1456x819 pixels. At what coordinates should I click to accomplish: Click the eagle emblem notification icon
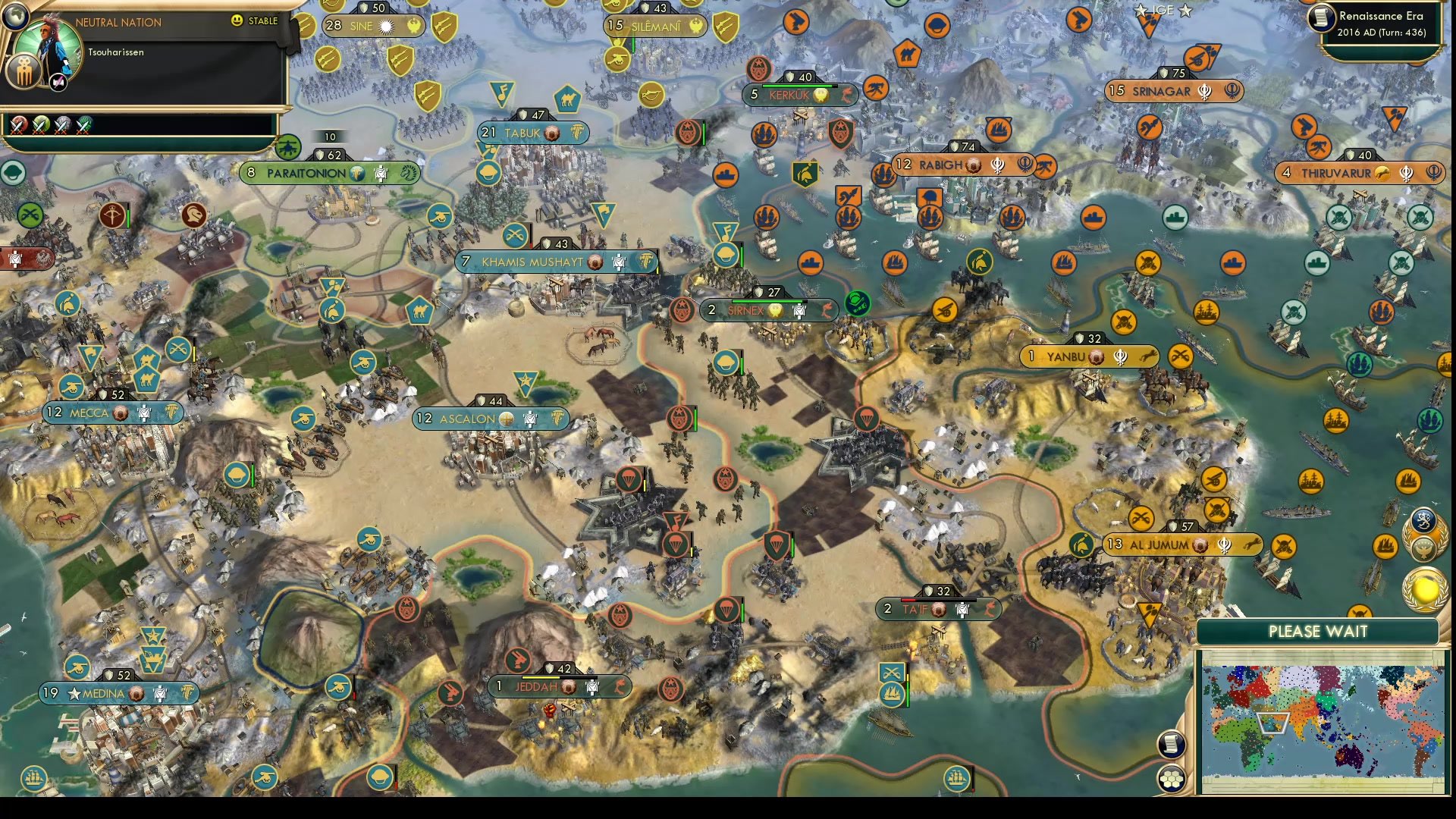(1426, 548)
